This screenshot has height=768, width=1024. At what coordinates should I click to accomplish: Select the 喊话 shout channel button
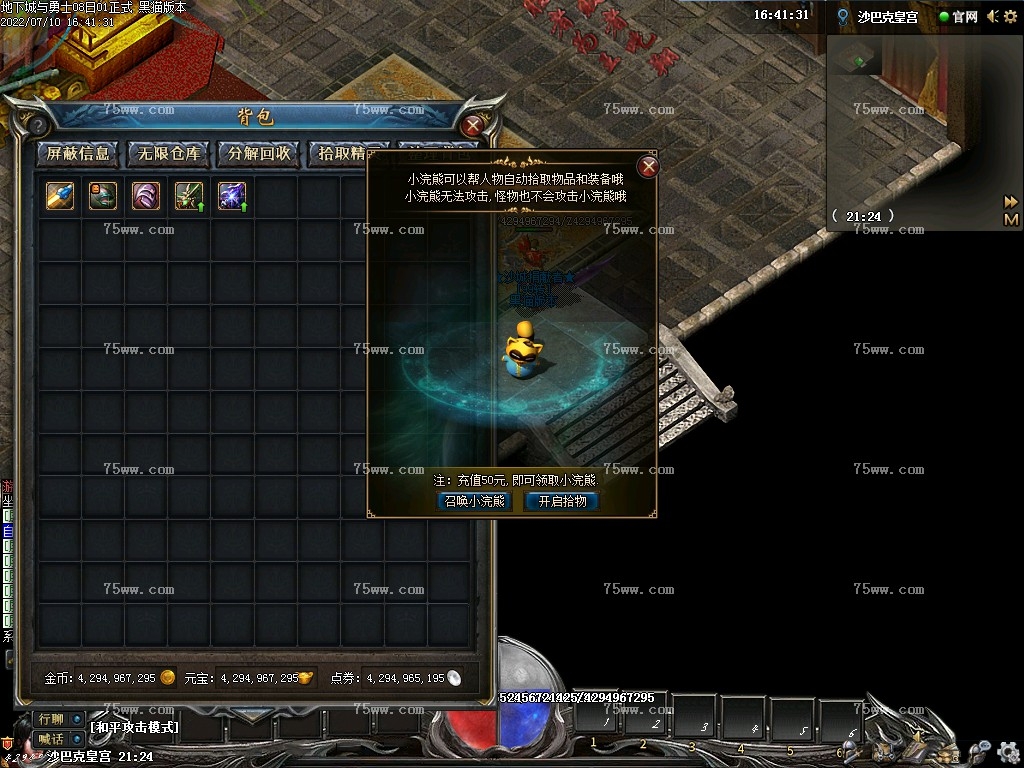pos(50,739)
